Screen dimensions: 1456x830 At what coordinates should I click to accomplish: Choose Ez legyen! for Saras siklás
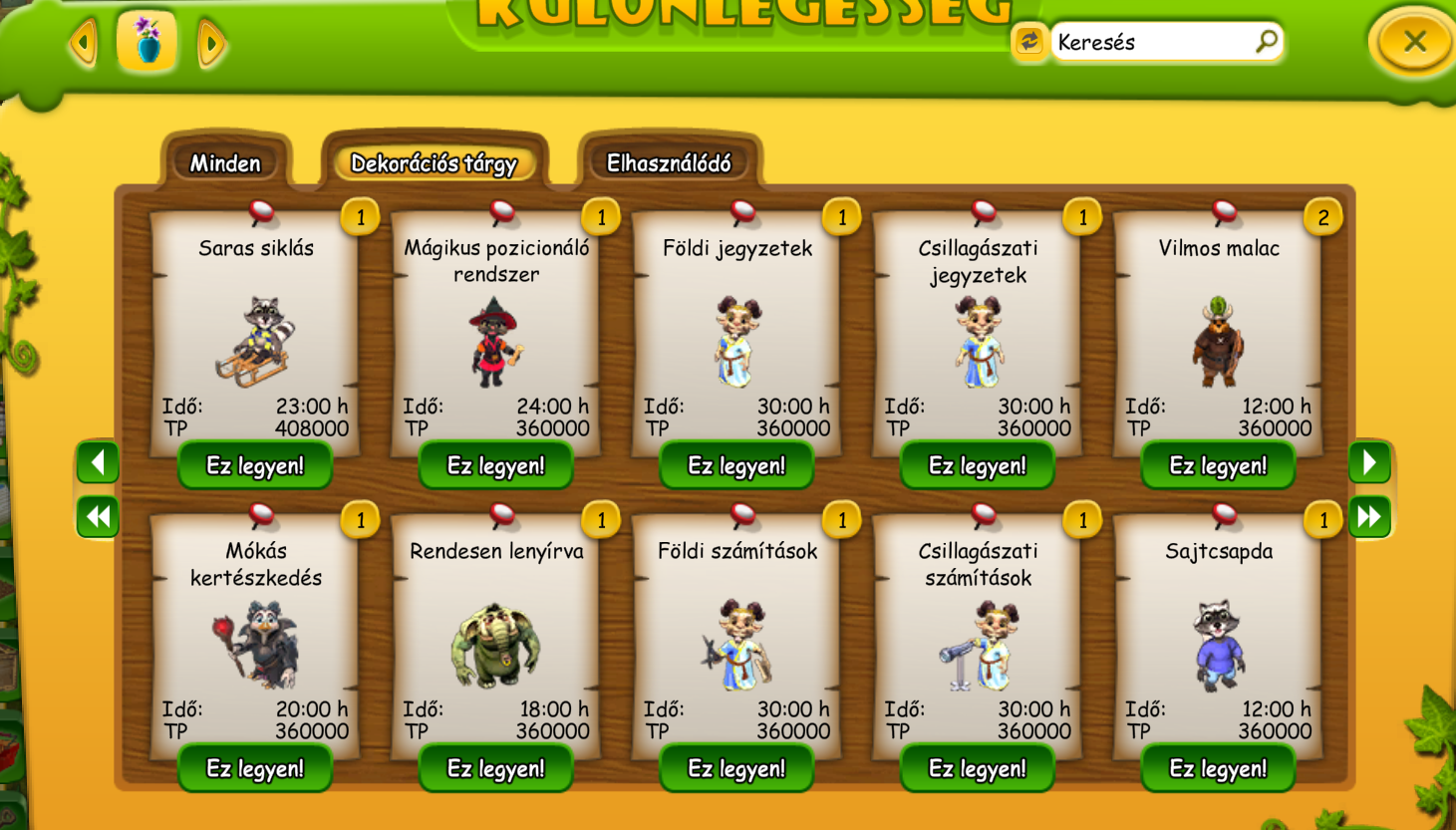(255, 465)
